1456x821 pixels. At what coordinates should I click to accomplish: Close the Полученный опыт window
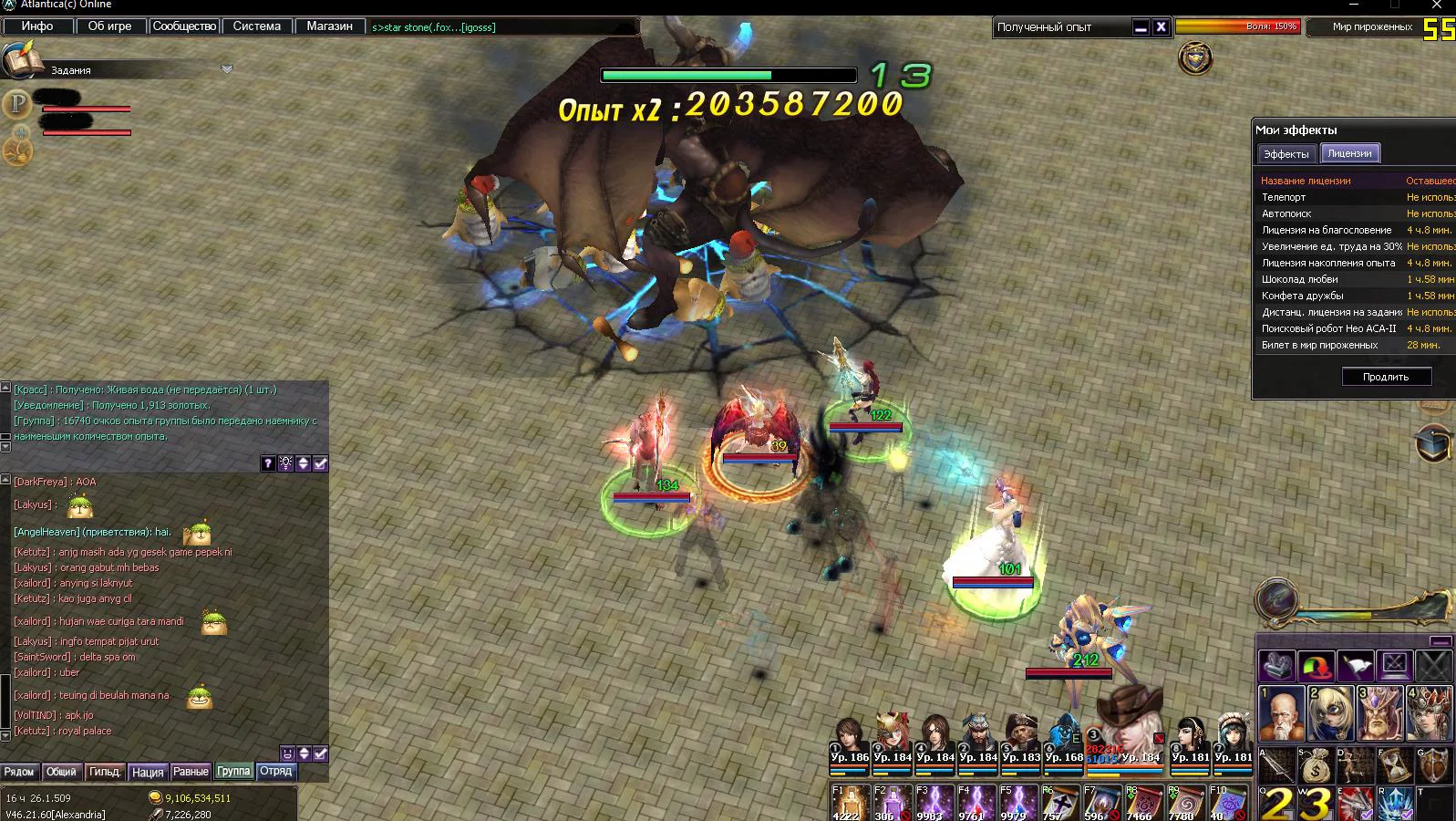point(1161,27)
